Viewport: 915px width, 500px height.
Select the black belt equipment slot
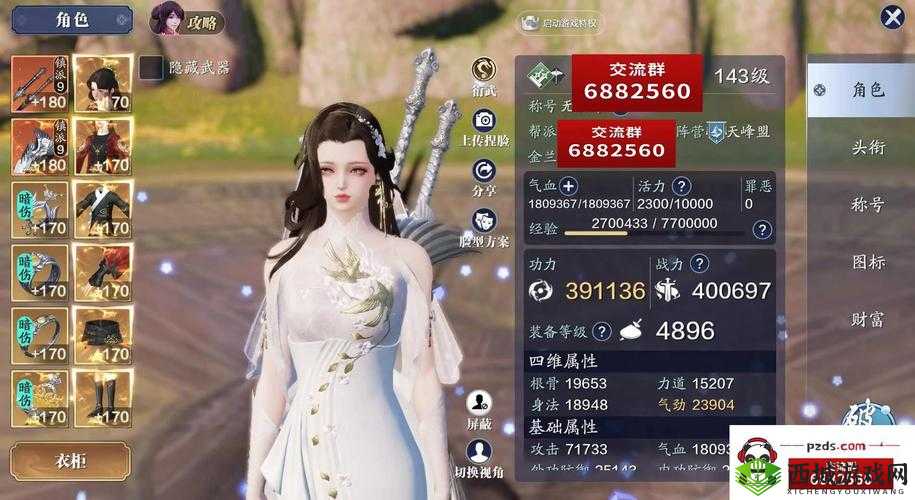103,337
